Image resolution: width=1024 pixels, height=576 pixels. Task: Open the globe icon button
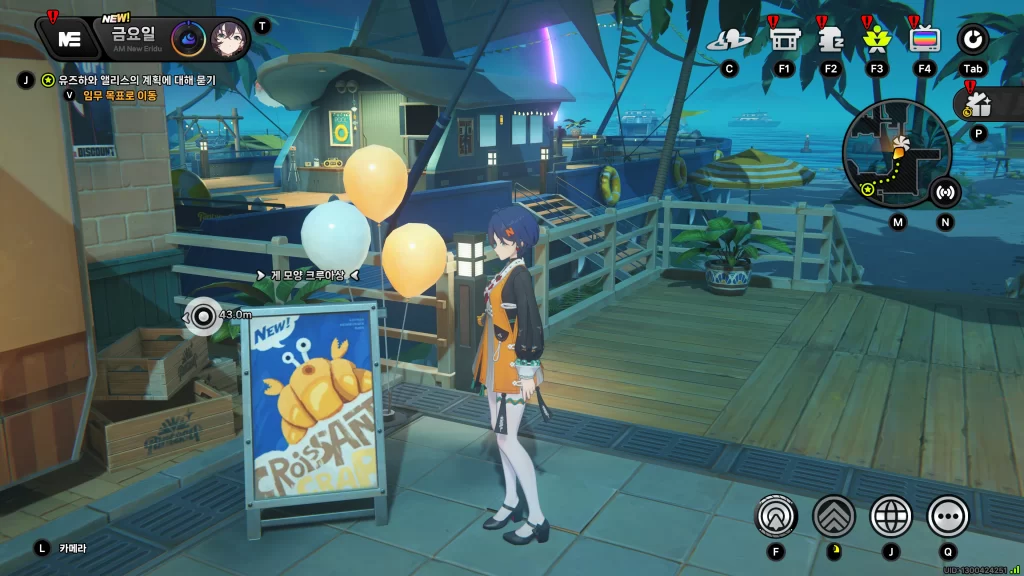click(891, 516)
